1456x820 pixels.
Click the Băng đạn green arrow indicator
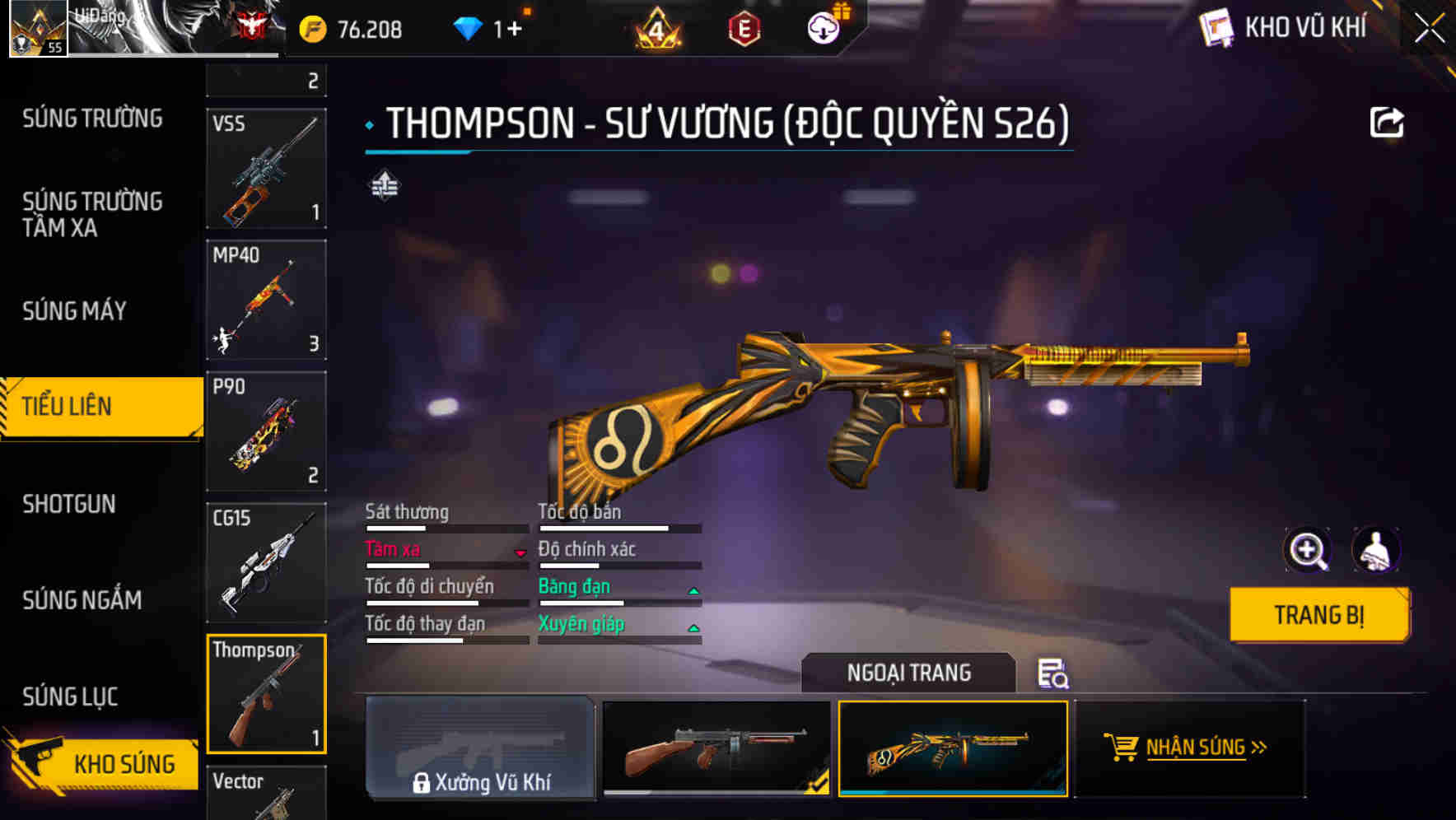(x=693, y=589)
